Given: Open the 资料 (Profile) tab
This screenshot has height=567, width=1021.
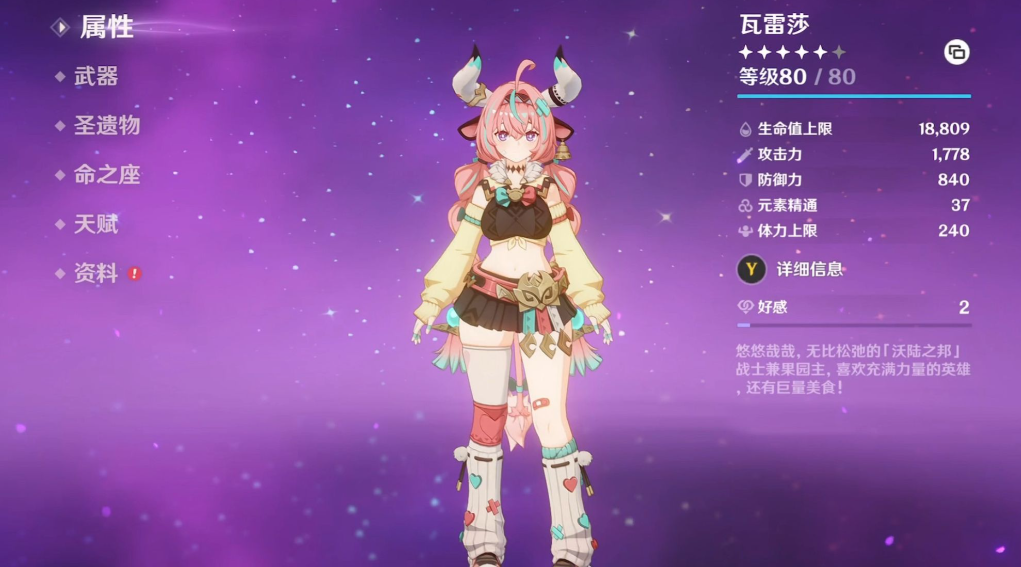Looking at the screenshot, I should (x=96, y=273).
